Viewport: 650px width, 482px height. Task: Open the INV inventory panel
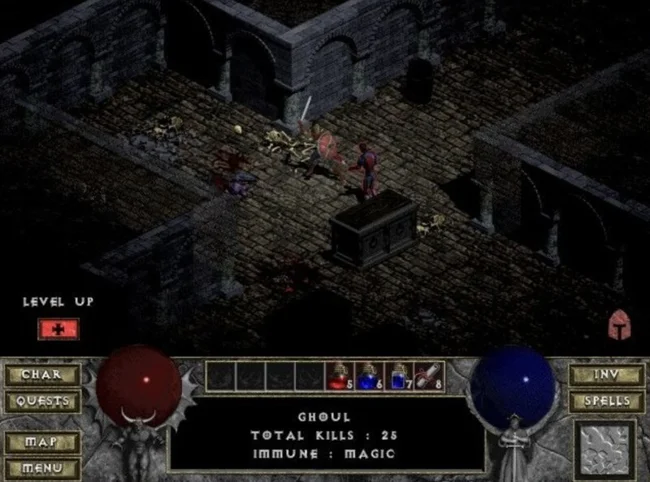(606, 375)
